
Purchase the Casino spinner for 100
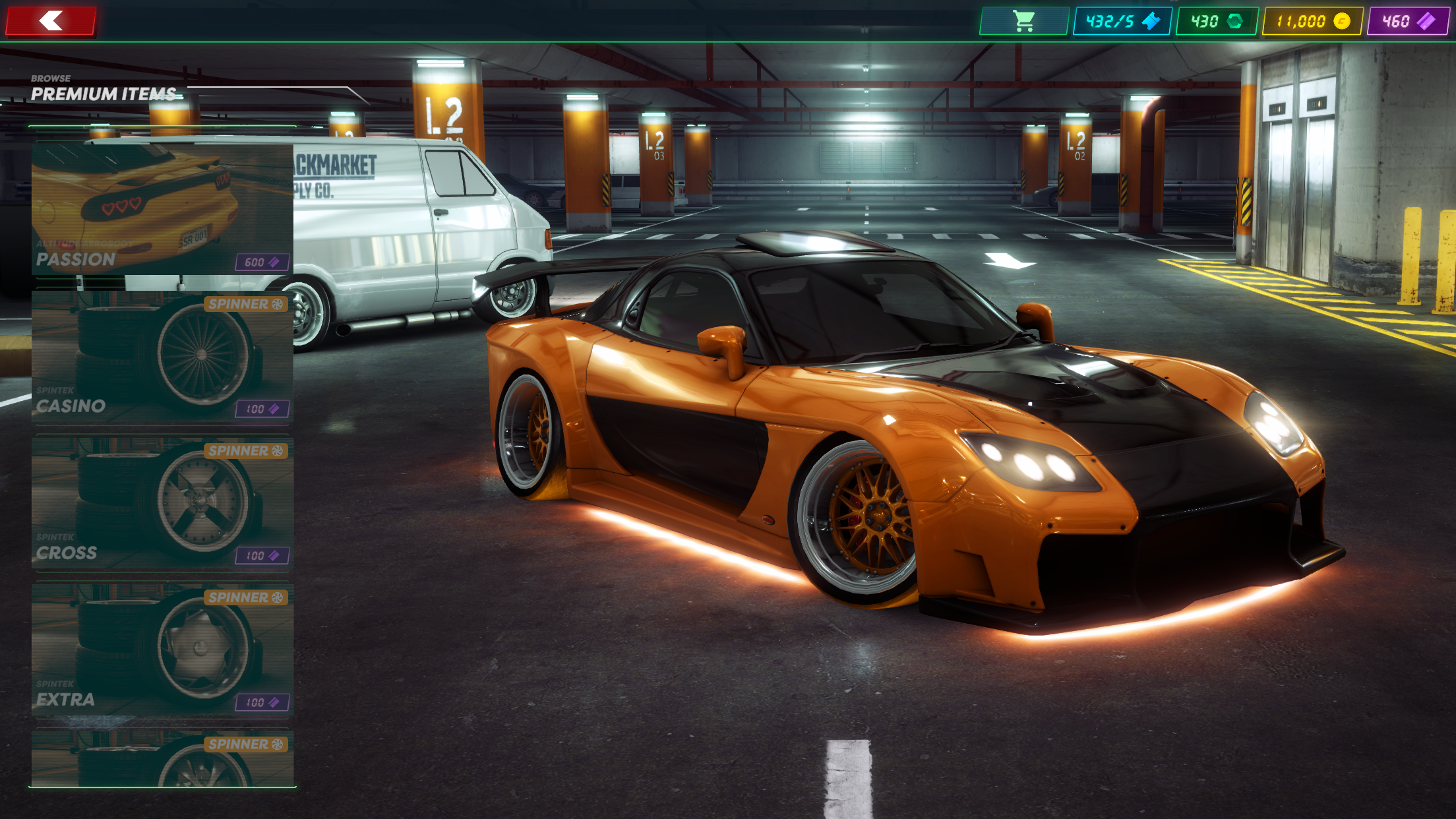click(262, 409)
